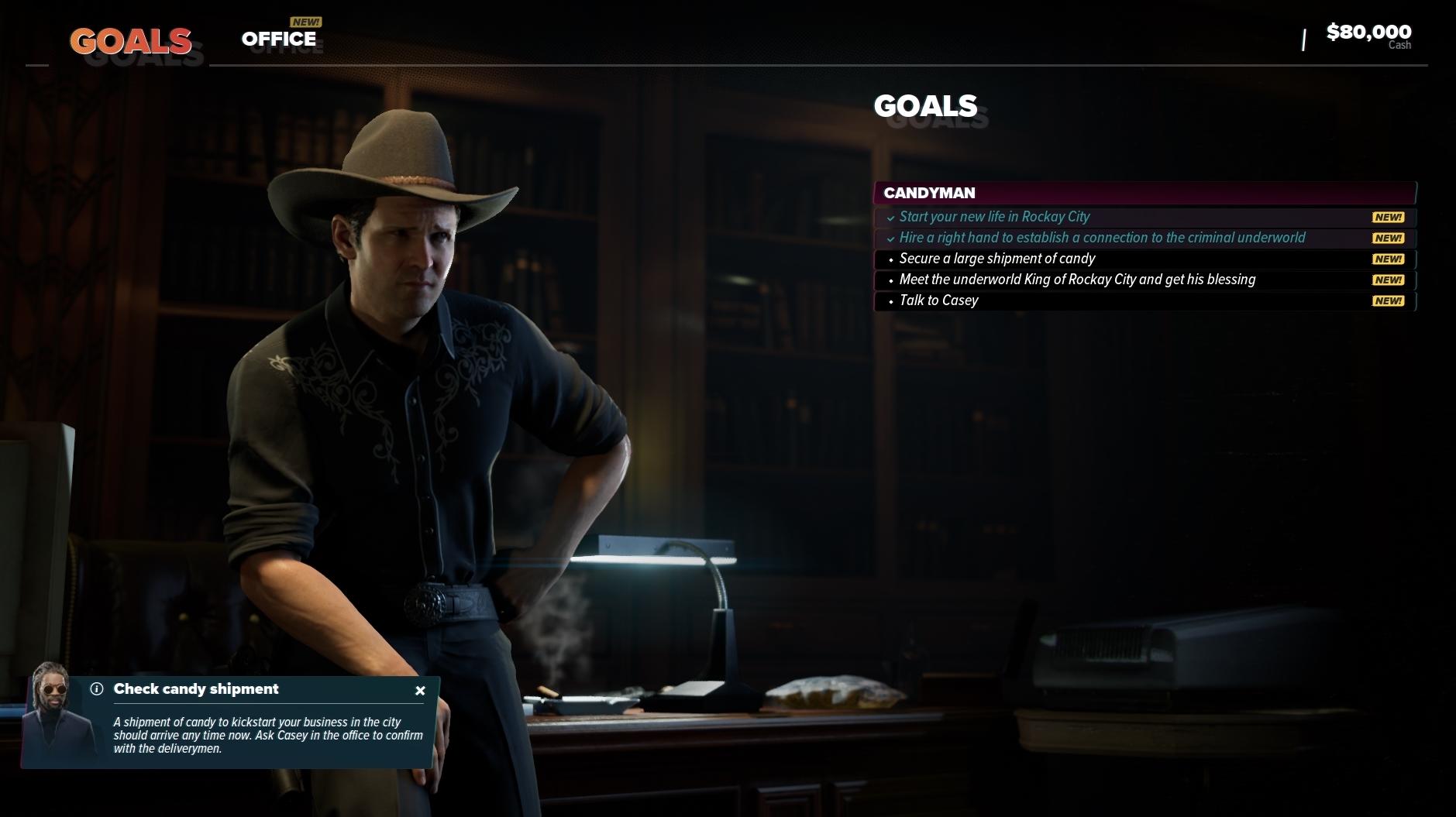Viewport: 1456px width, 817px height.
Task: Click the info icon on candy shipment tip
Action: [x=97, y=689]
